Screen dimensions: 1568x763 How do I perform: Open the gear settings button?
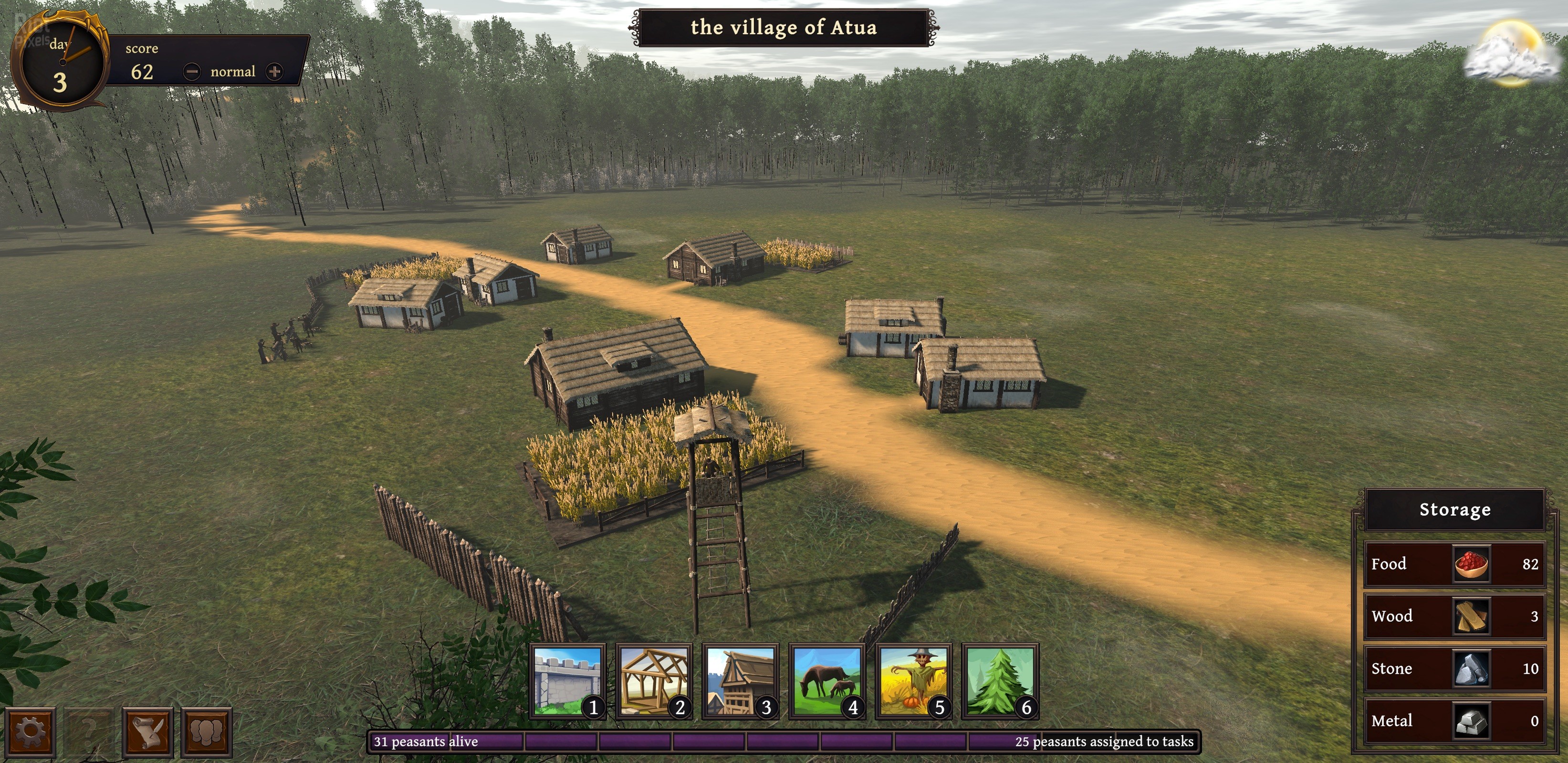[30, 731]
